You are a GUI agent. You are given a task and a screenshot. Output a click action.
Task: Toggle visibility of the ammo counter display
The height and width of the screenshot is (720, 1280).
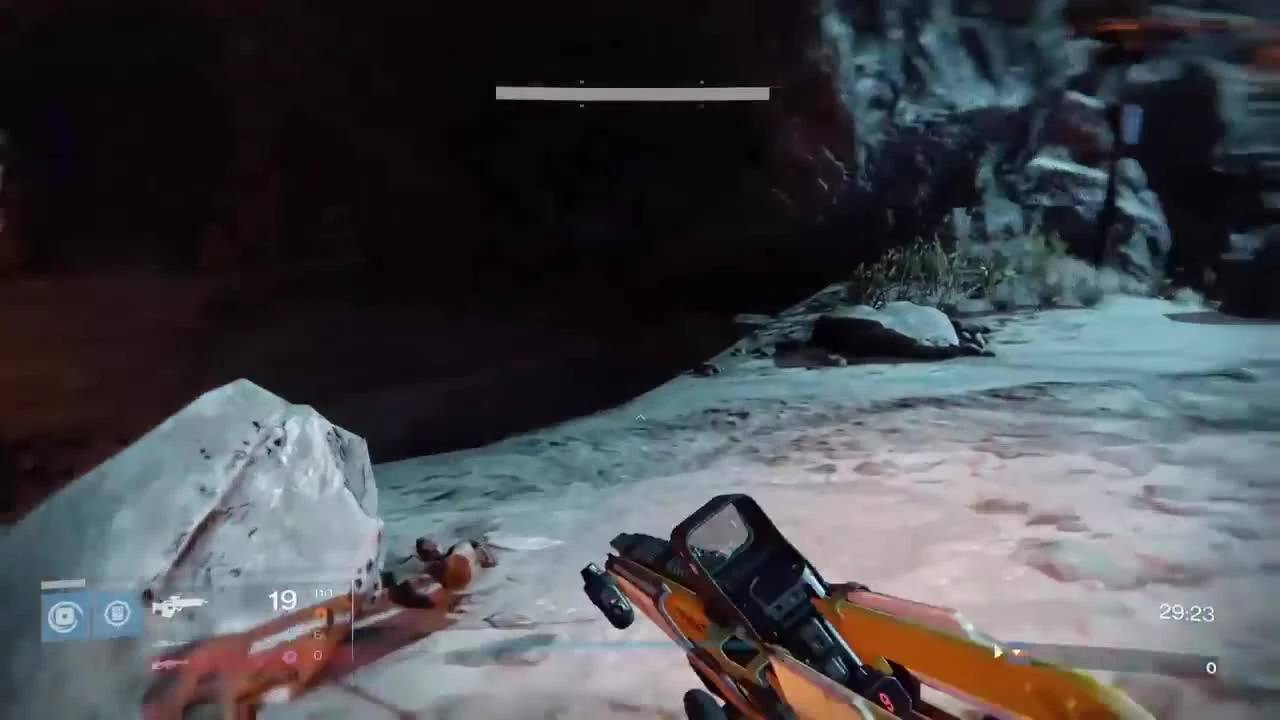click(283, 600)
